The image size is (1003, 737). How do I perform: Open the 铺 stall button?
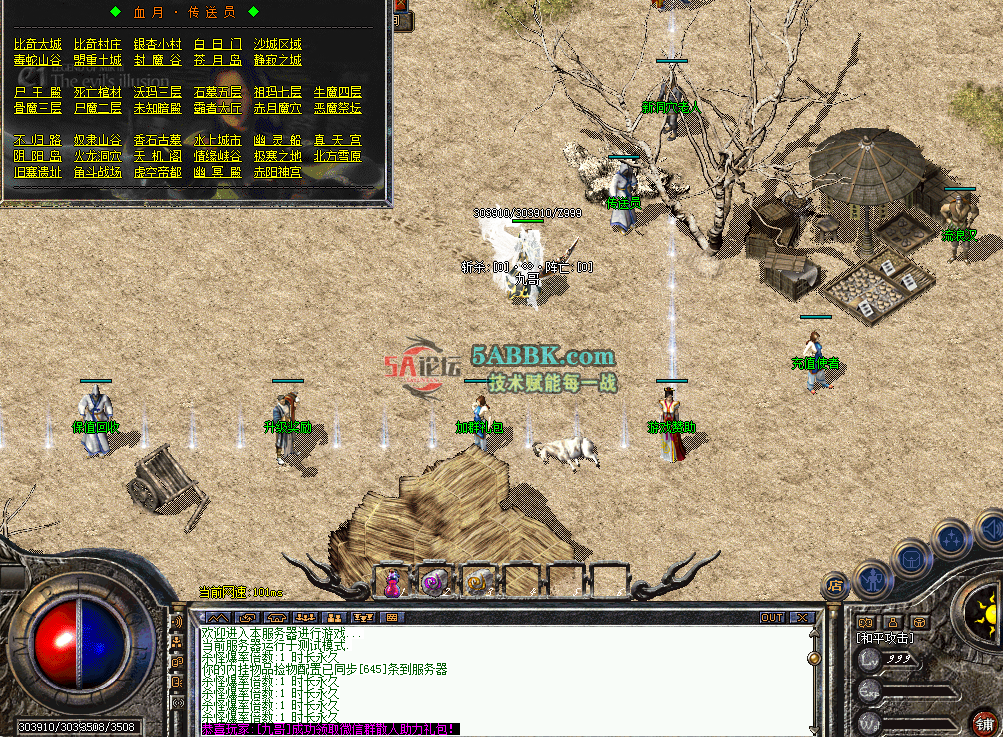[x=985, y=723]
